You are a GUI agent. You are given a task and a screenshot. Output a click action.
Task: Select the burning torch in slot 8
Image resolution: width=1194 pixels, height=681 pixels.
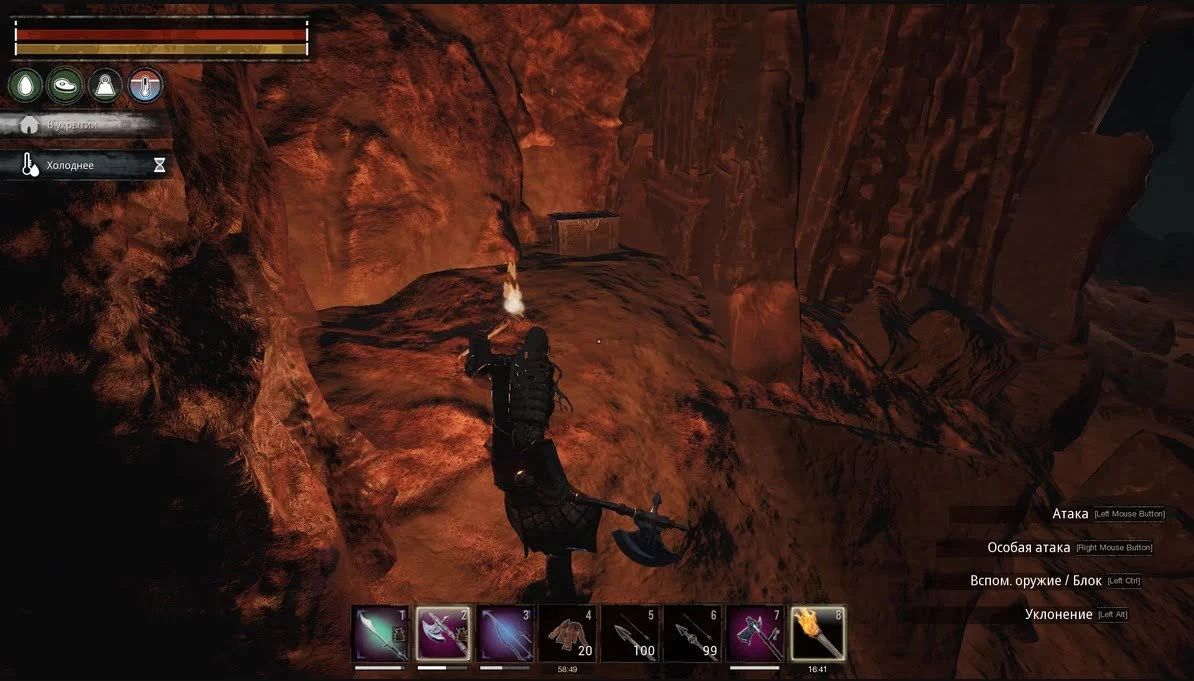pyautogui.click(x=818, y=633)
